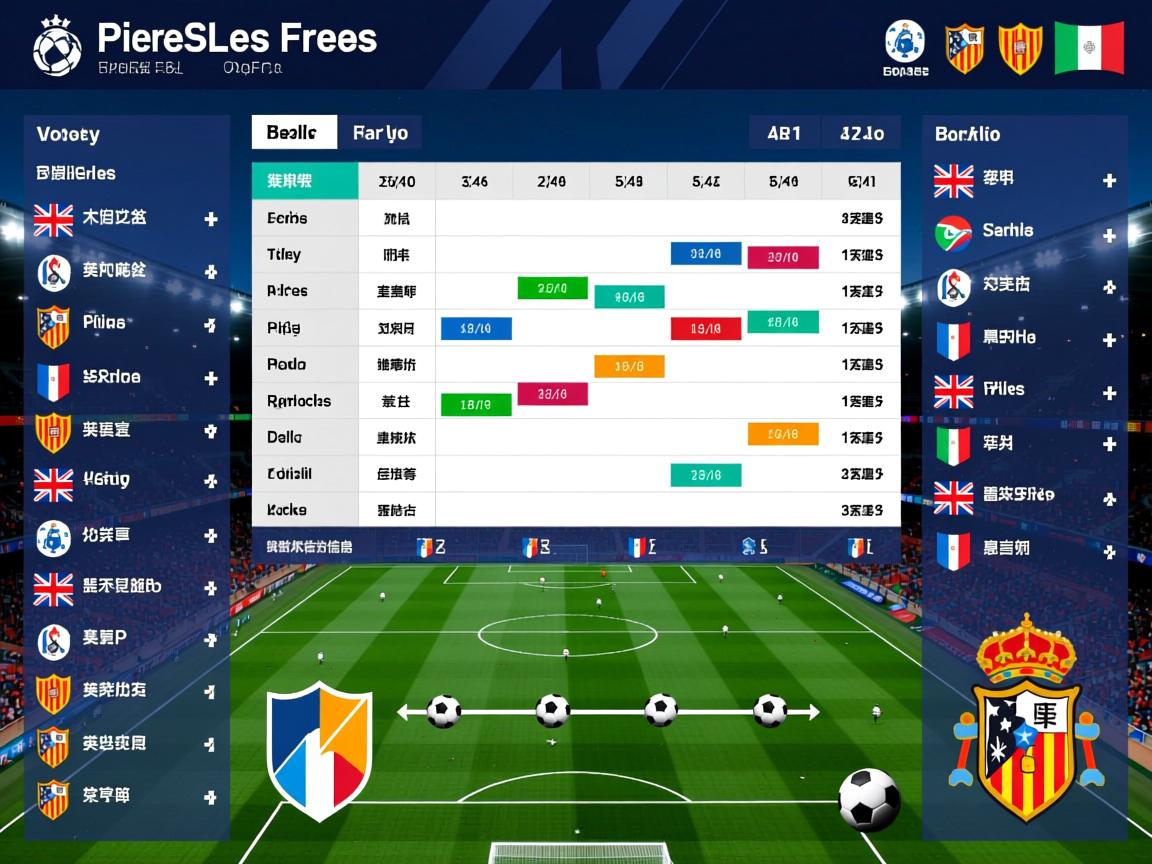Select the orange block in the Dello row
The height and width of the screenshot is (864, 1152).
(783, 434)
